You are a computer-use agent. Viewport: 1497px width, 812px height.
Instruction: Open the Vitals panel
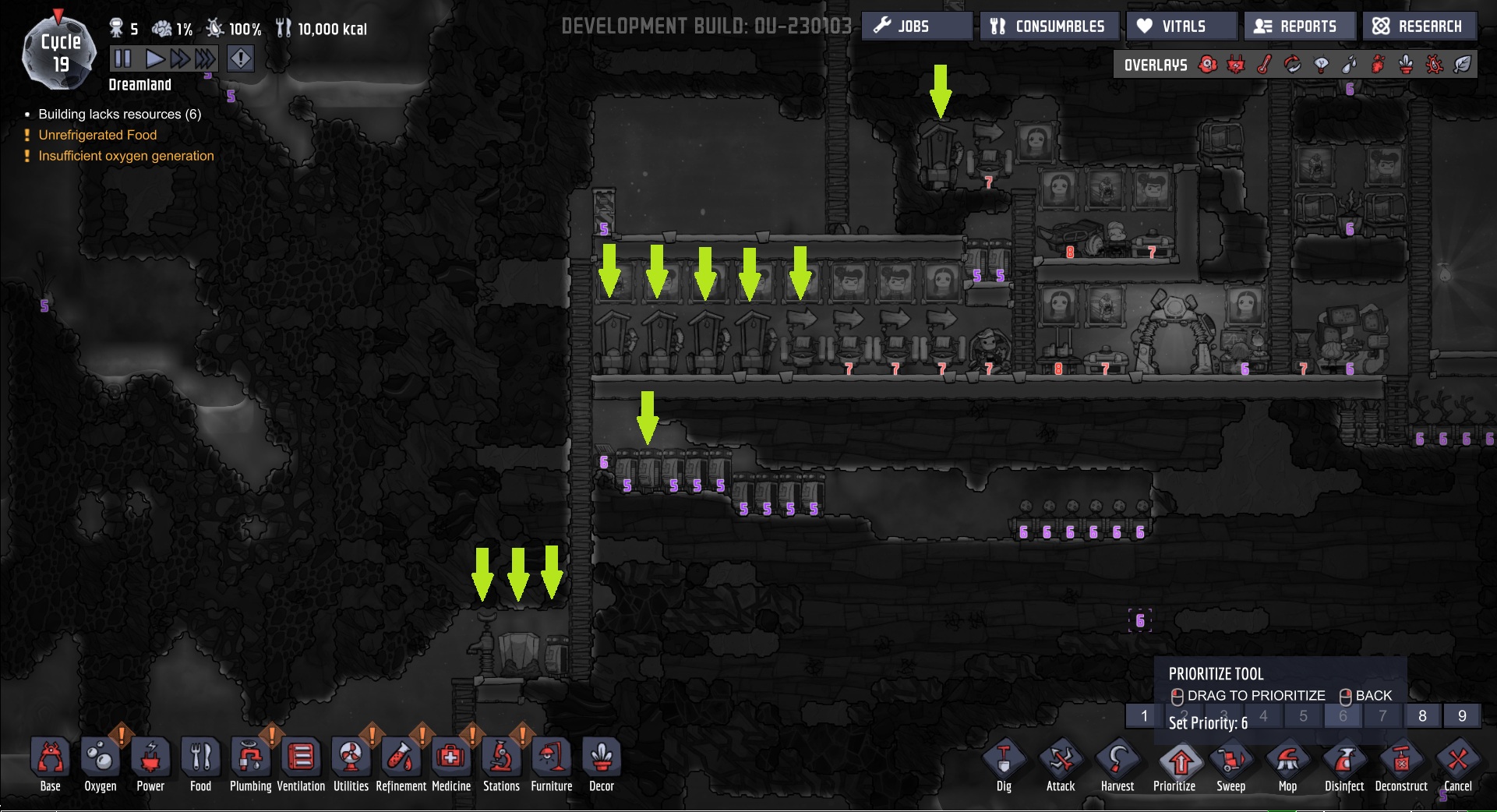pyautogui.click(x=1181, y=26)
